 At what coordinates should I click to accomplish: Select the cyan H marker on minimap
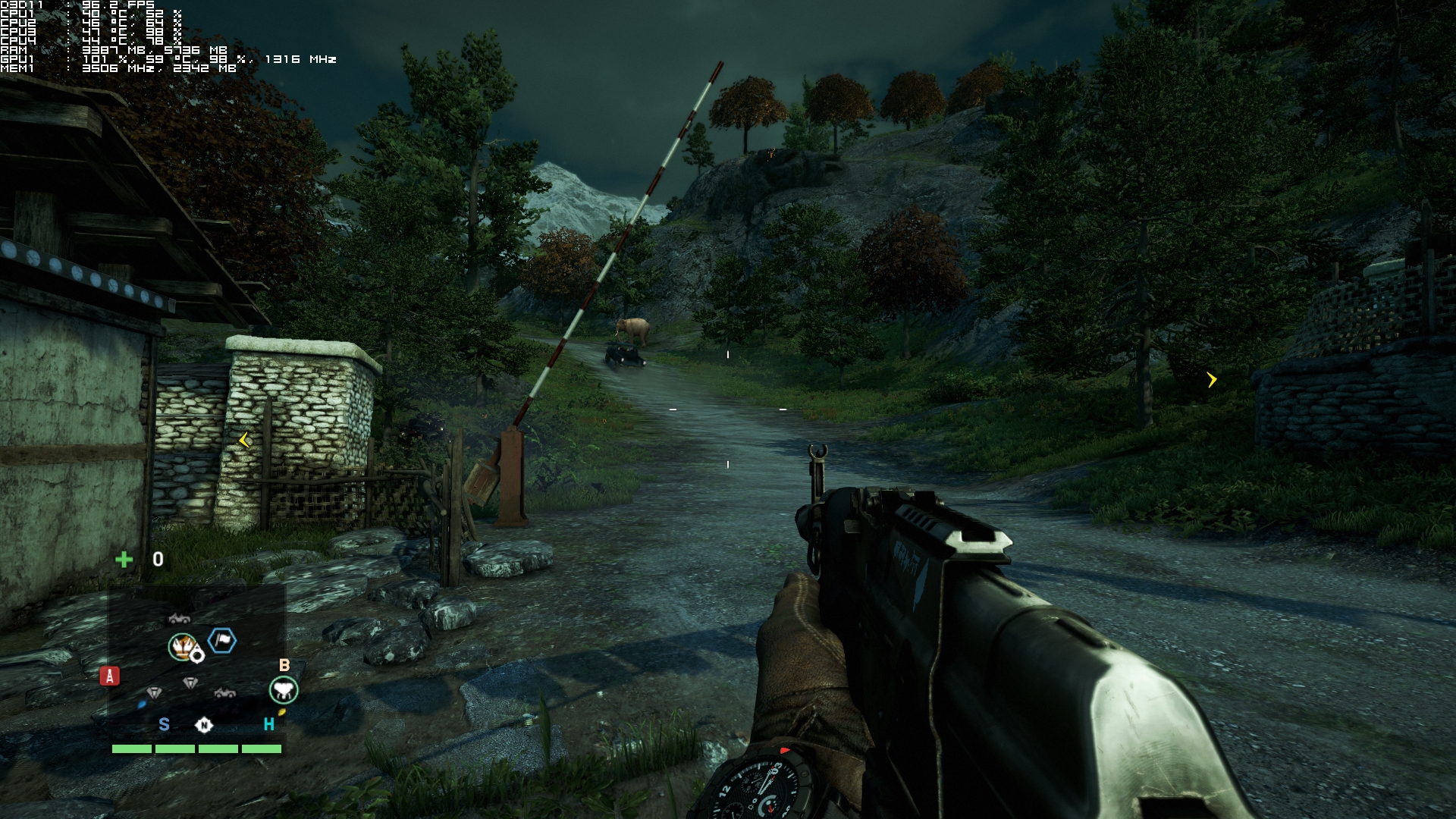[x=268, y=724]
